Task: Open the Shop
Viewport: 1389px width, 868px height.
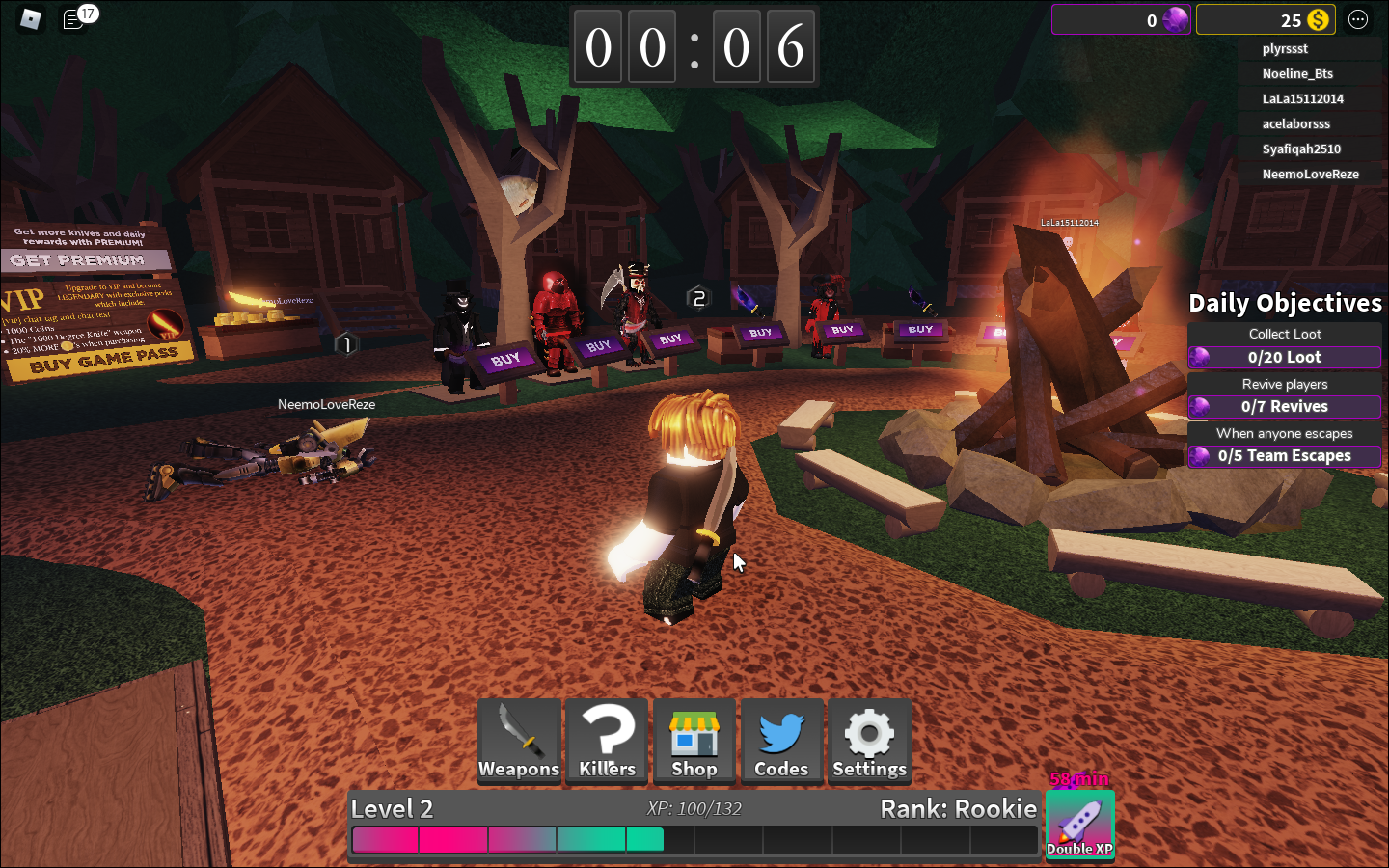Action: 694,741
